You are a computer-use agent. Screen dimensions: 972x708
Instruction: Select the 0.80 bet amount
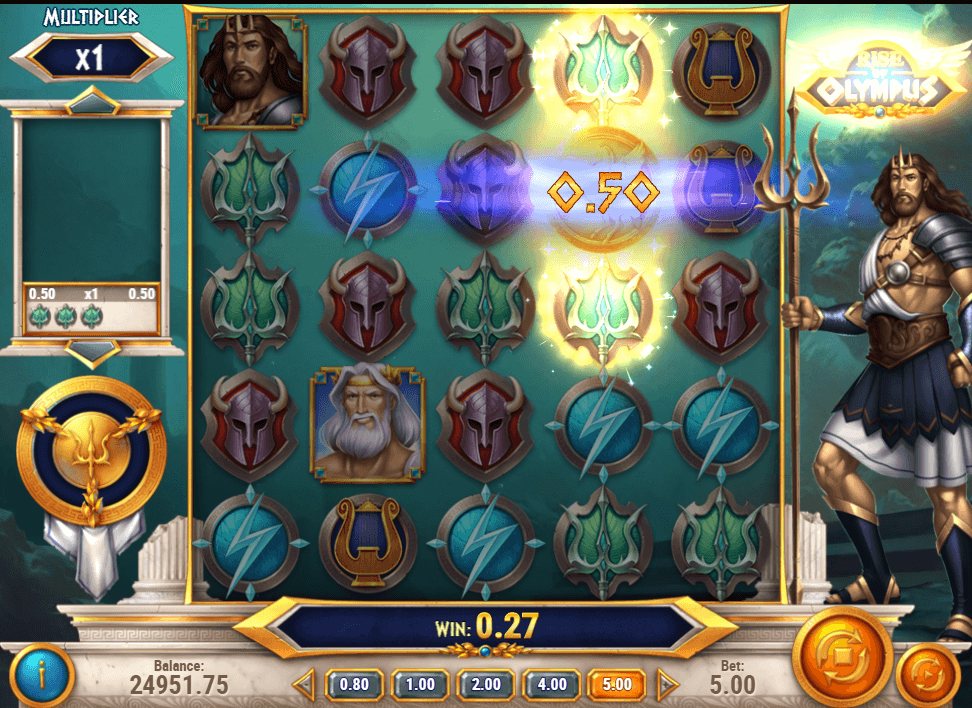354,685
